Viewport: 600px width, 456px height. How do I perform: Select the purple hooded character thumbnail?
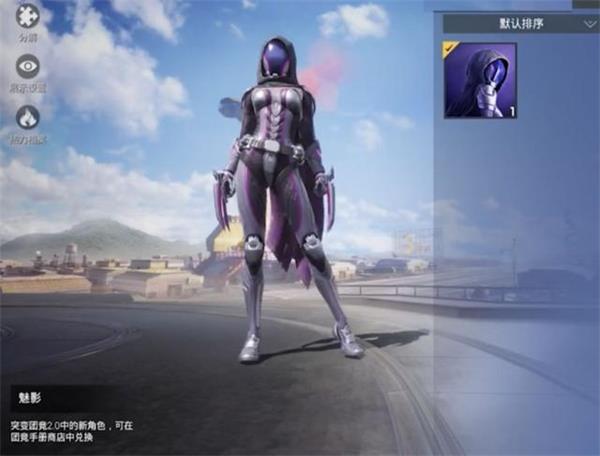(x=480, y=81)
